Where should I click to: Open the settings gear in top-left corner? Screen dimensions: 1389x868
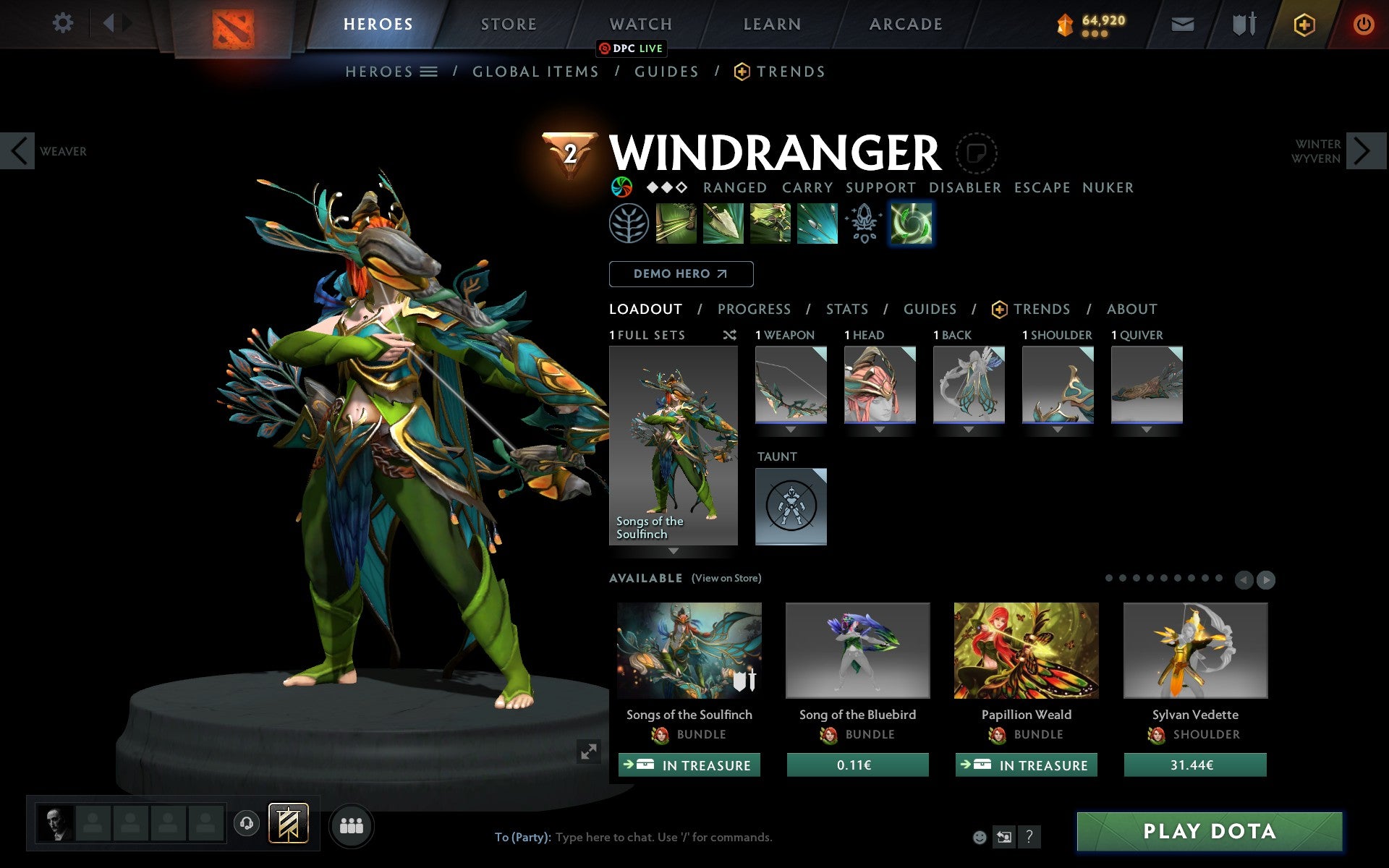point(64,23)
